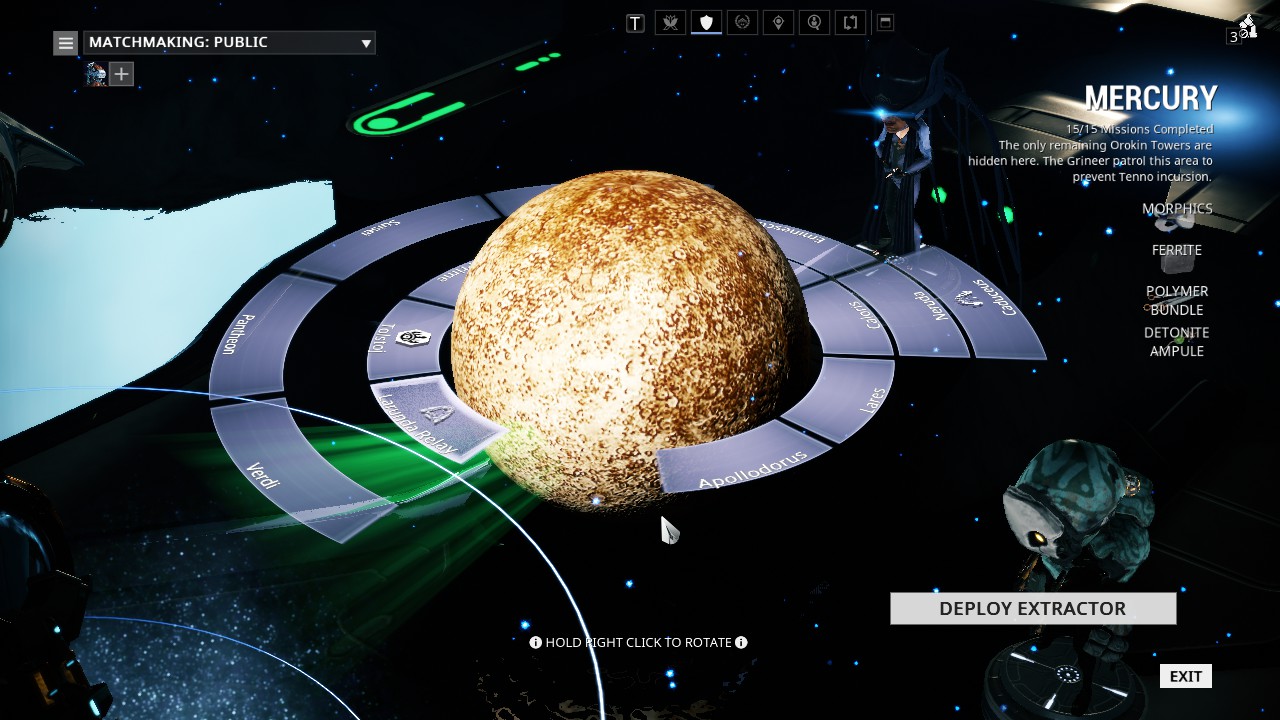Viewport: 1280px width, 720px height.
Task: Open the hamburger menu beside Matchmaking
Action: pyautogui.click(x=66, y=43)
